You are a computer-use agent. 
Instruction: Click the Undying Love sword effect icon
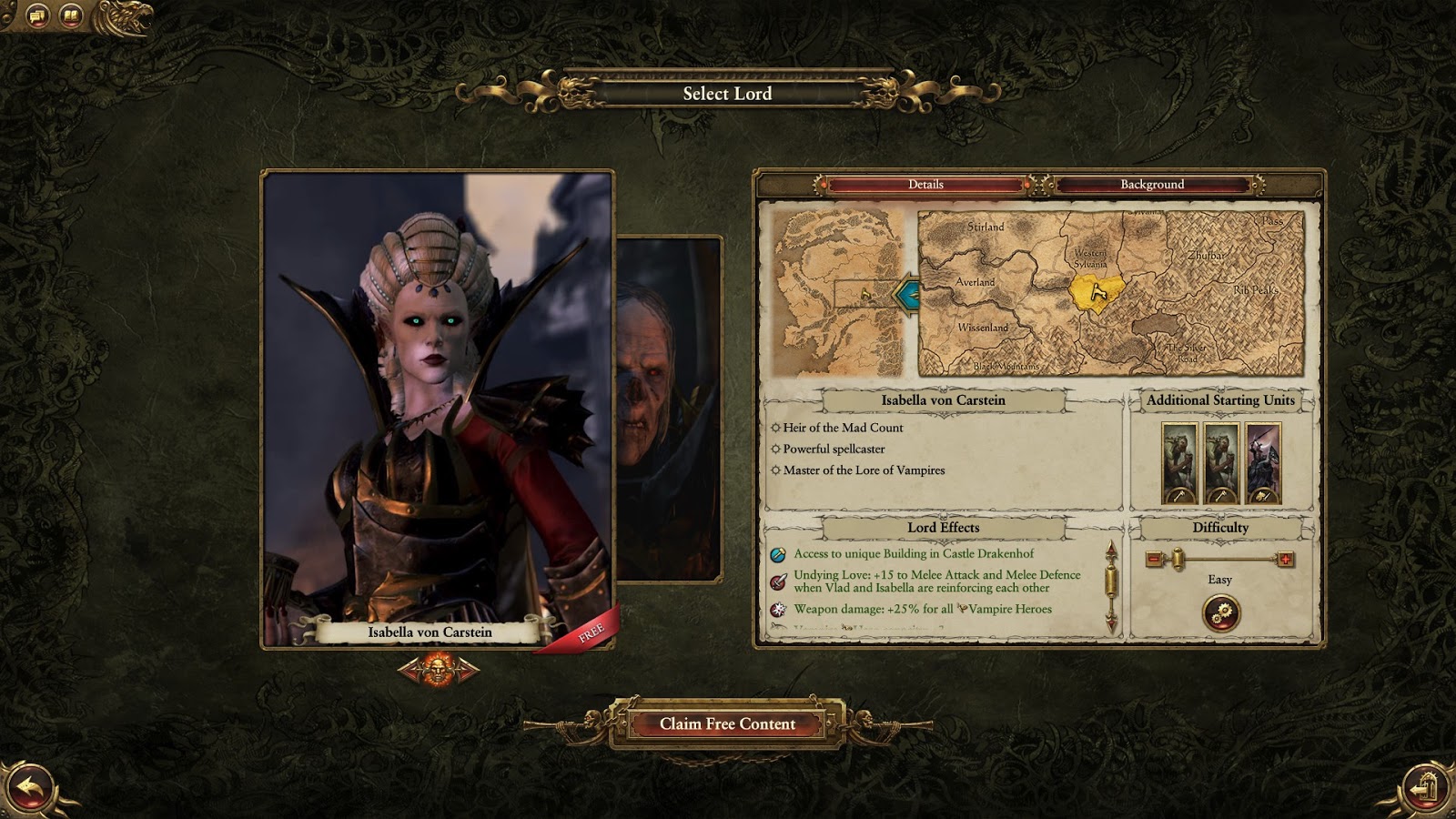778,582
